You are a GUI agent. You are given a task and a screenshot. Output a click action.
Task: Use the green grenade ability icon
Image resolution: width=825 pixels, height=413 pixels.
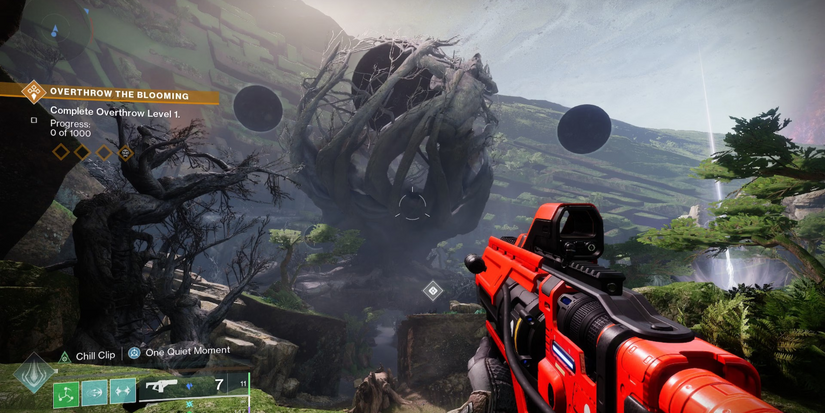click(x=66, y=392)
